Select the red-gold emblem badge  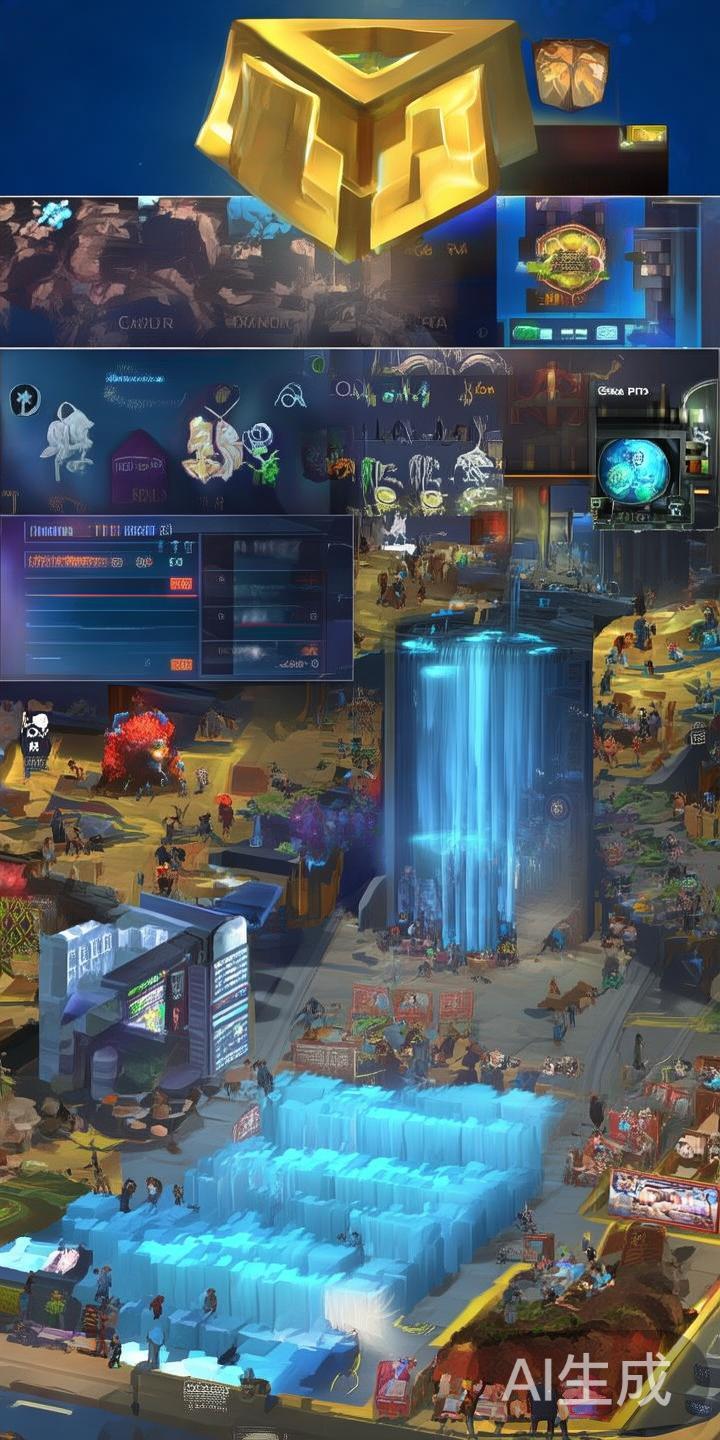coord(571,260)
